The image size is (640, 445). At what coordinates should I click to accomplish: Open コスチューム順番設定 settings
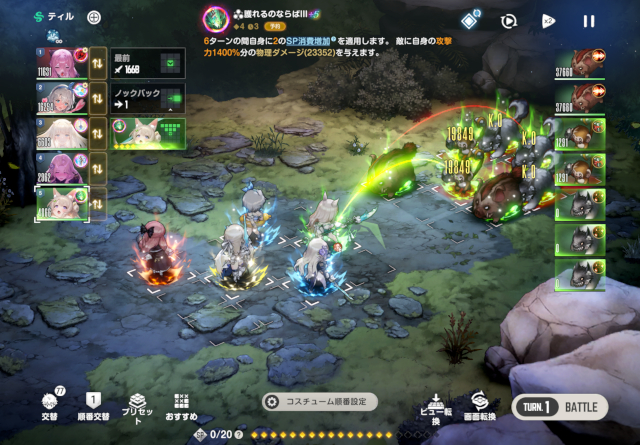click(321, 401)
